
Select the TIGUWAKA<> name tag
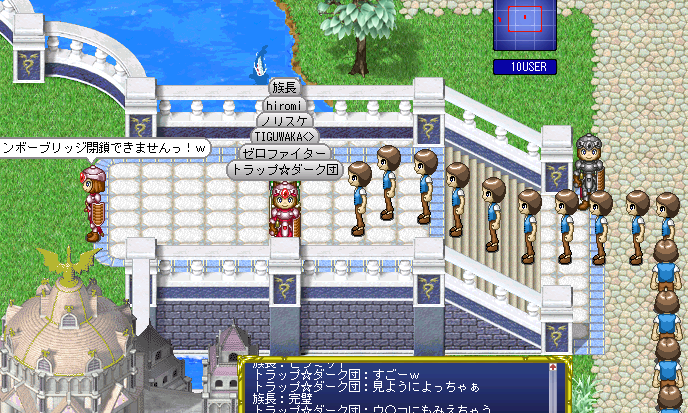pos(285,136)
